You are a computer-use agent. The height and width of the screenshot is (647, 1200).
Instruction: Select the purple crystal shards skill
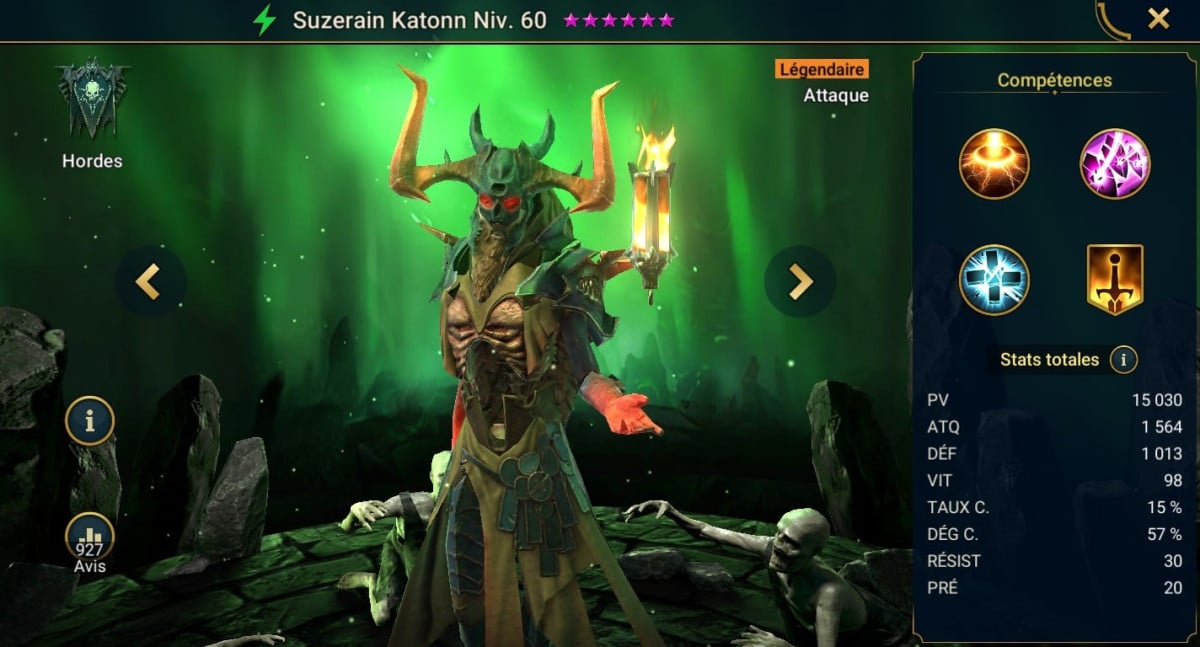pos(1114,164)
